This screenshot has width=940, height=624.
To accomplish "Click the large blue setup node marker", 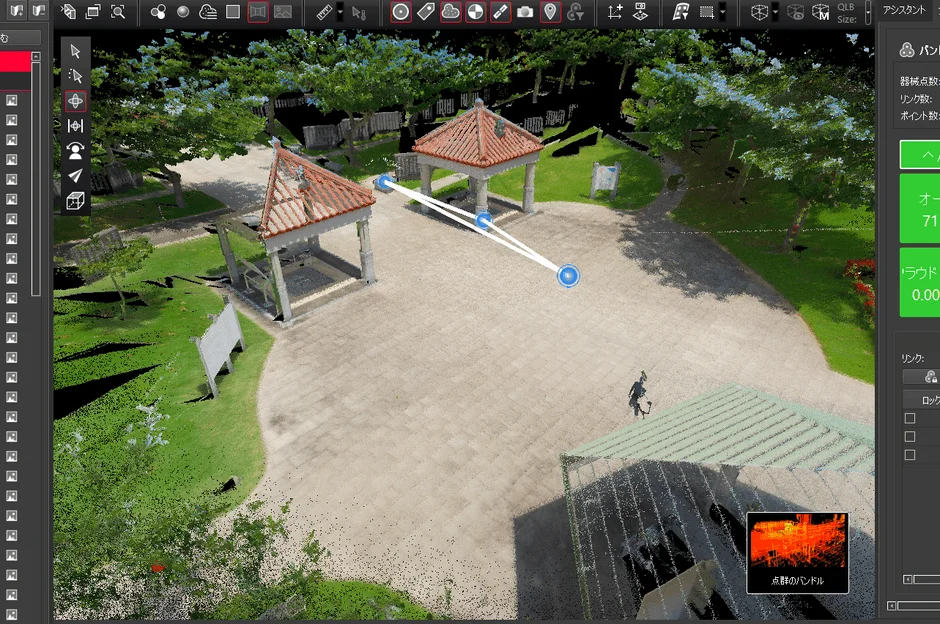I will point(568,276).
